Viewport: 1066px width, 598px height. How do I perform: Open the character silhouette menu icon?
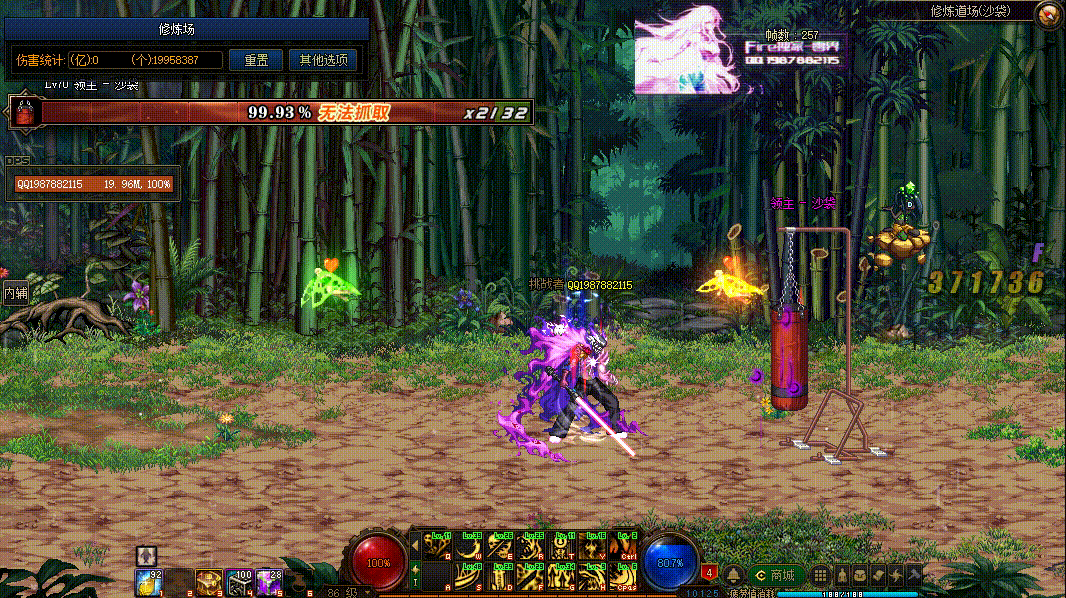click(x=839, y=575)
